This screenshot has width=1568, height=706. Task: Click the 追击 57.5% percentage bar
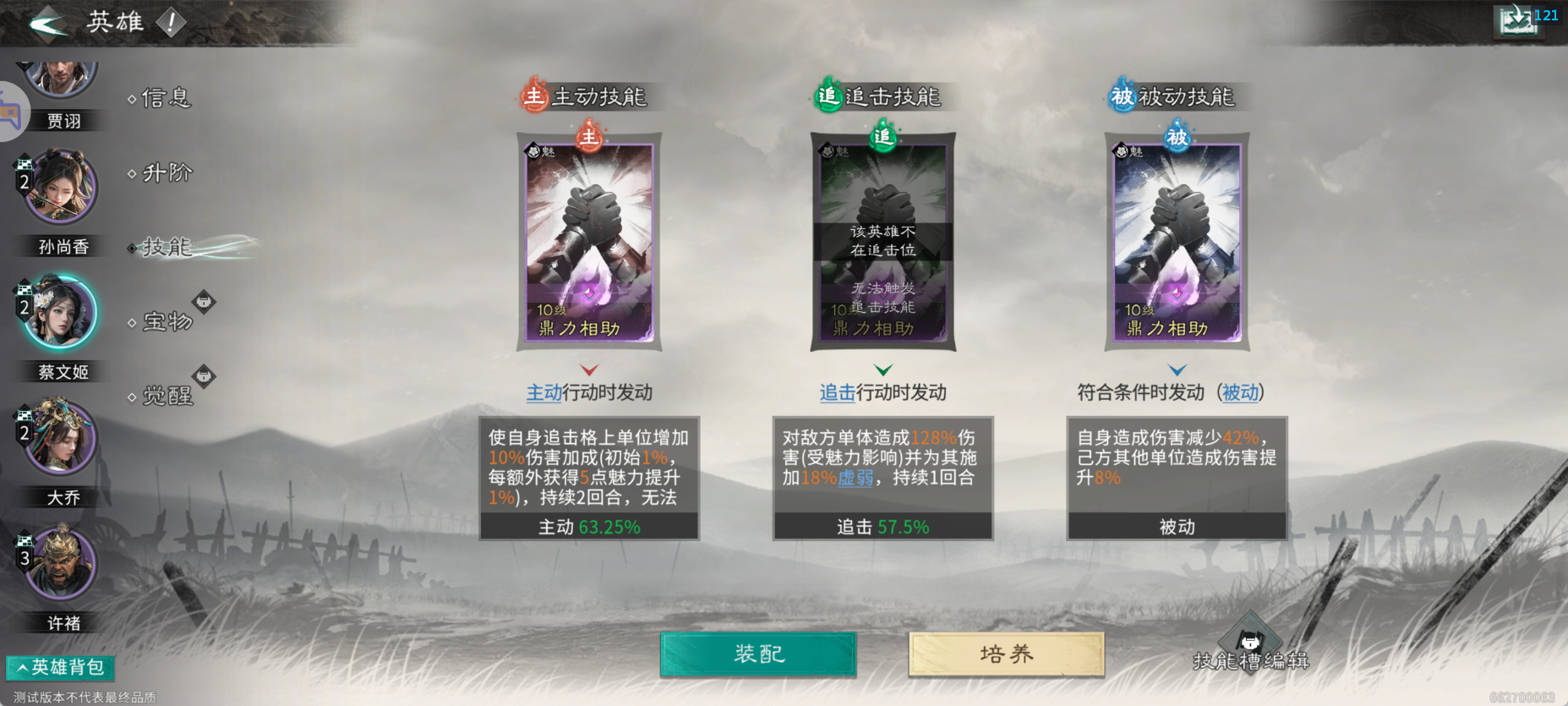(882, 526)
